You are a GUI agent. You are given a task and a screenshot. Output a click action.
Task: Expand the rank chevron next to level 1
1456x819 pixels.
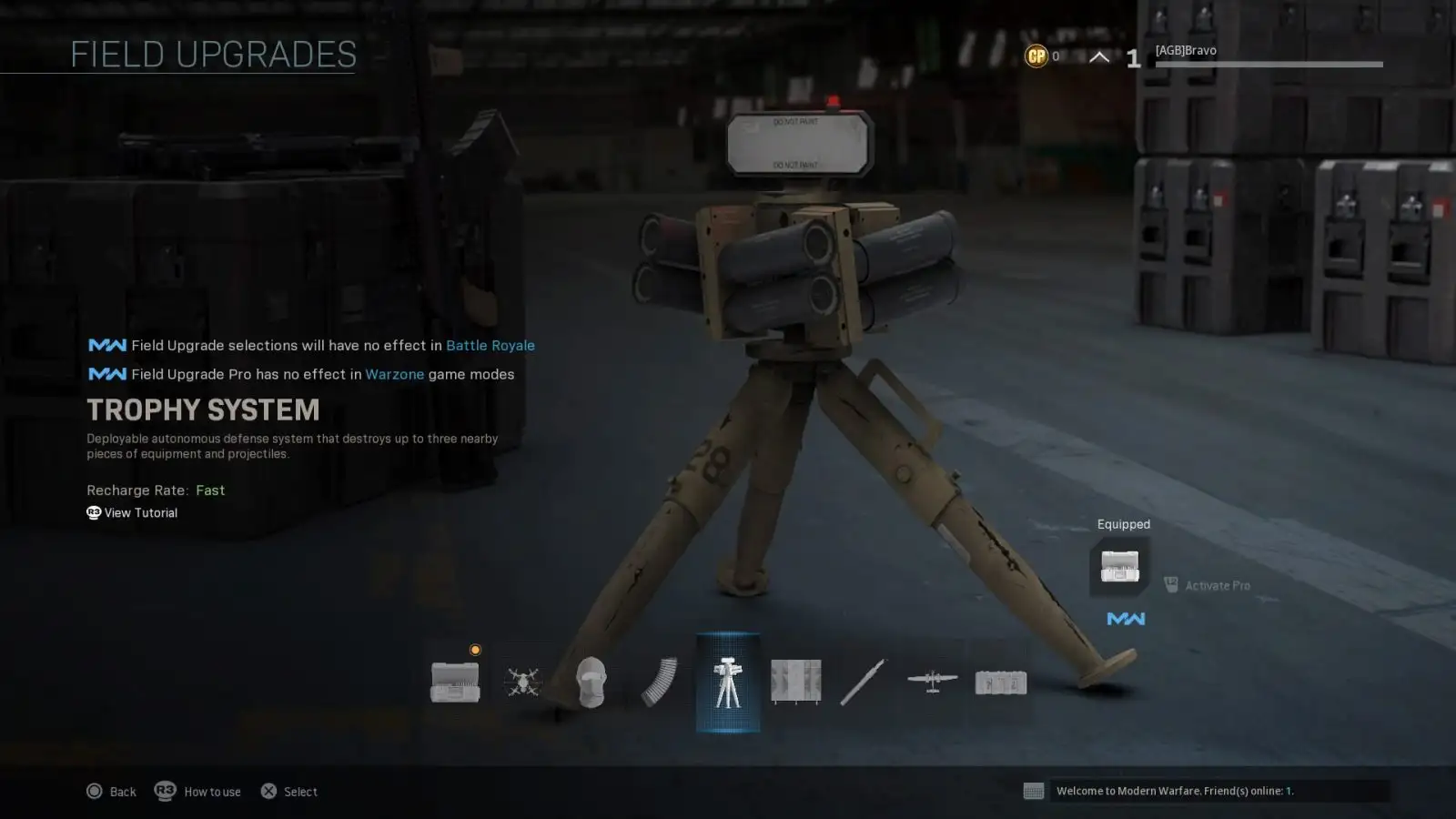point(1098,56)
